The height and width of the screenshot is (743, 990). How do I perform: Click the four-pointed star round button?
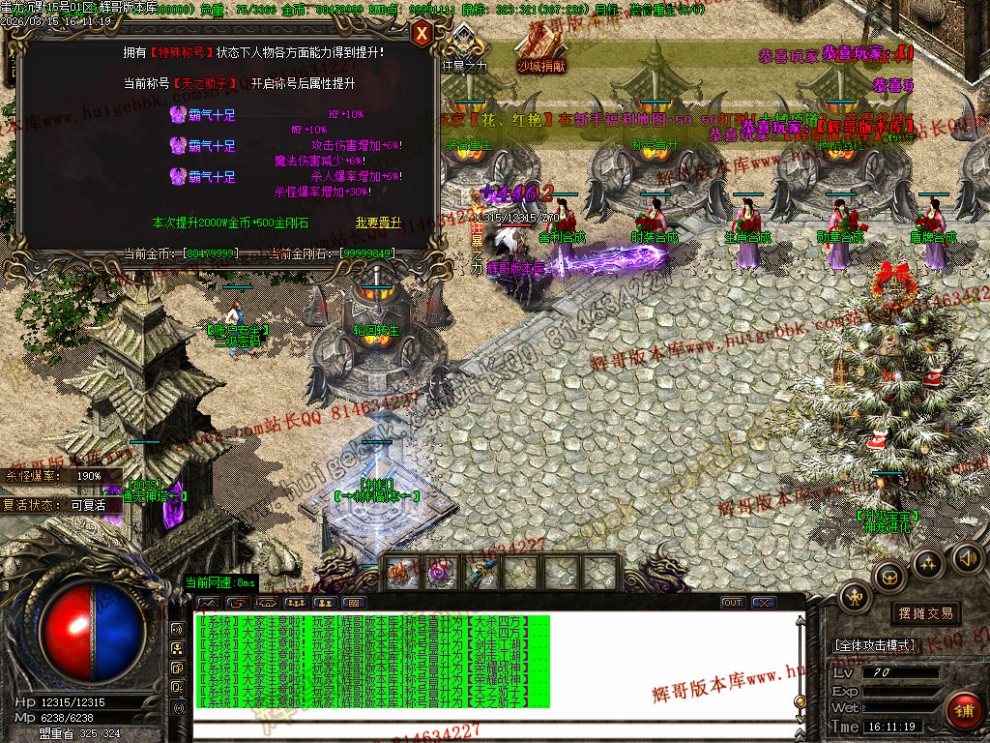[x=928, y=564]
